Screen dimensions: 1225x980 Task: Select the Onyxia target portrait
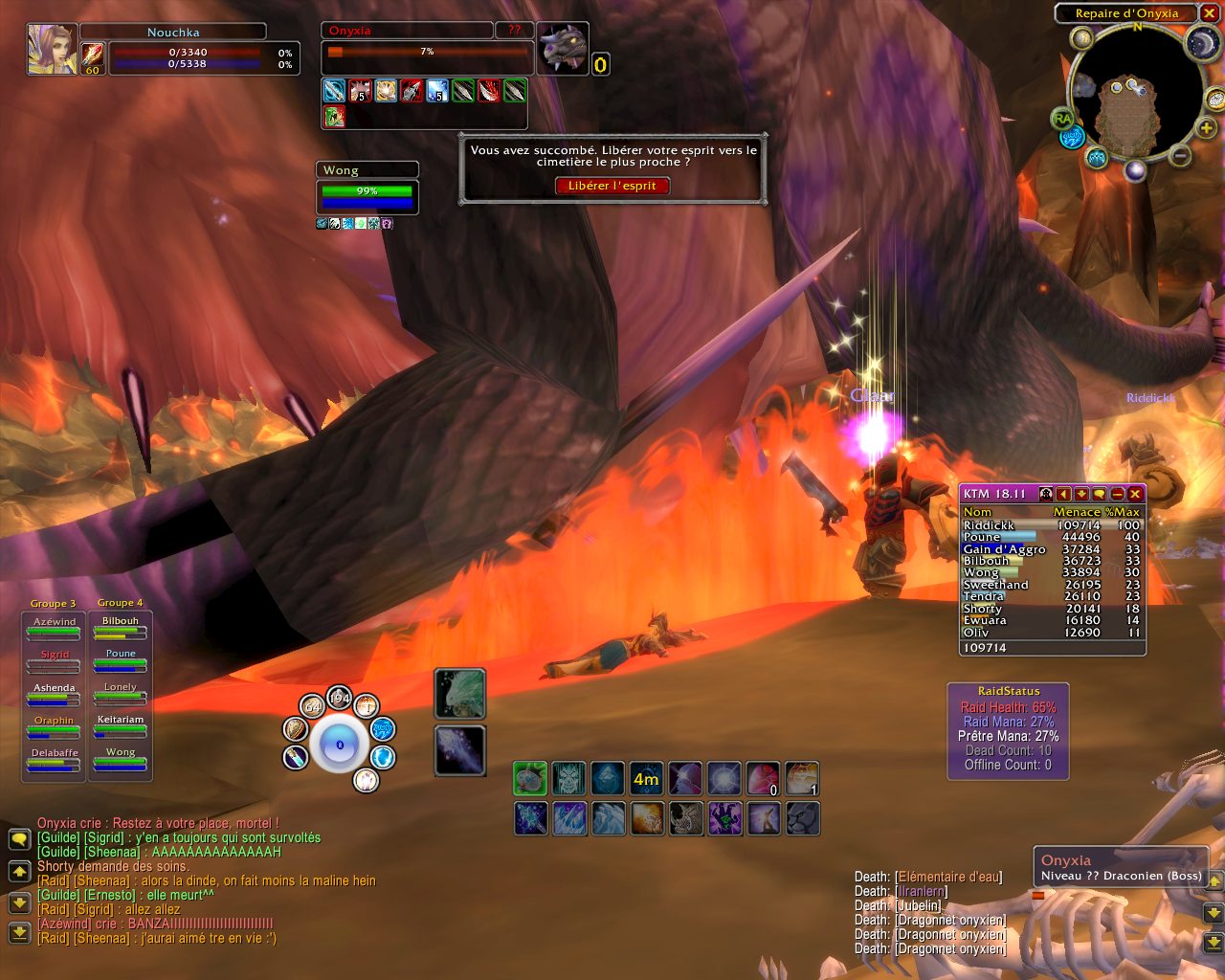pos(562,48)
